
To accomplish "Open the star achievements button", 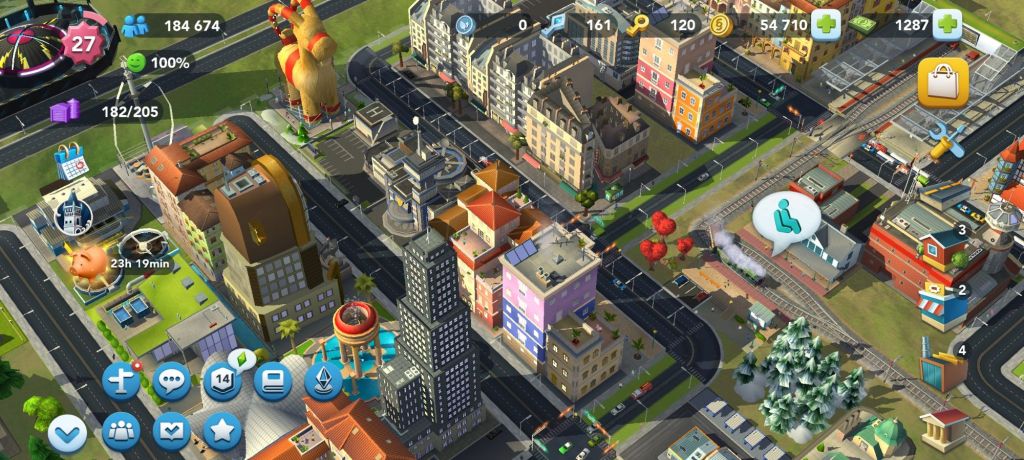I will [x=222, y=432].
